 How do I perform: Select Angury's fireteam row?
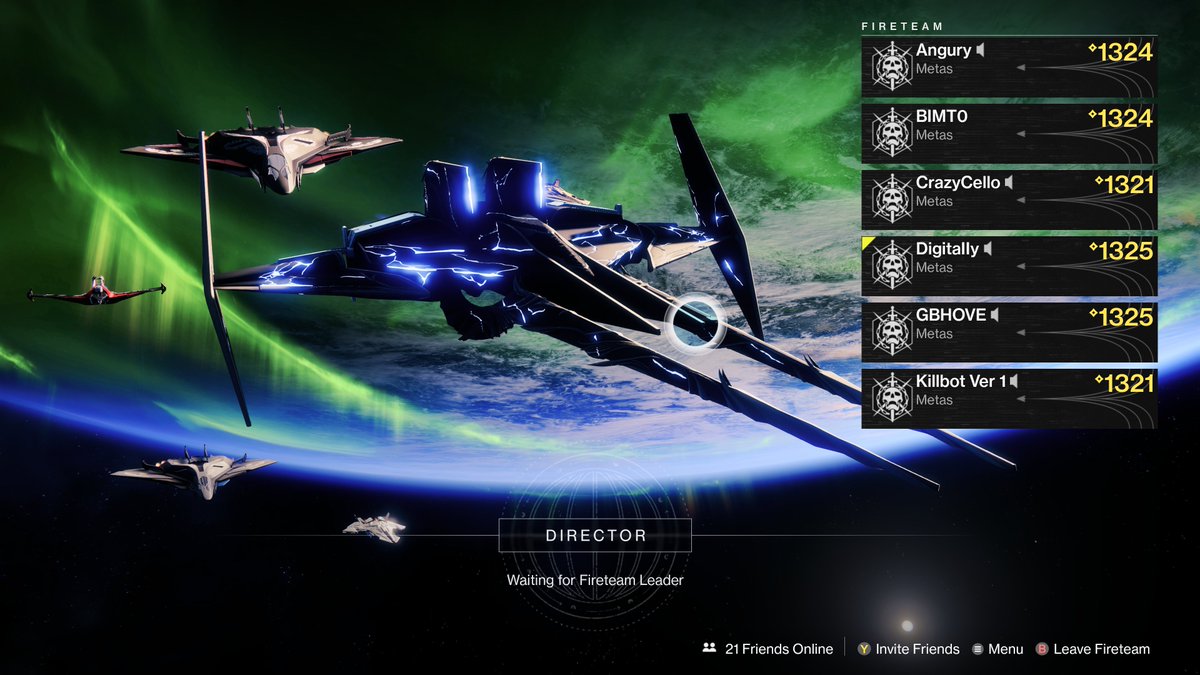[1009, 67]
